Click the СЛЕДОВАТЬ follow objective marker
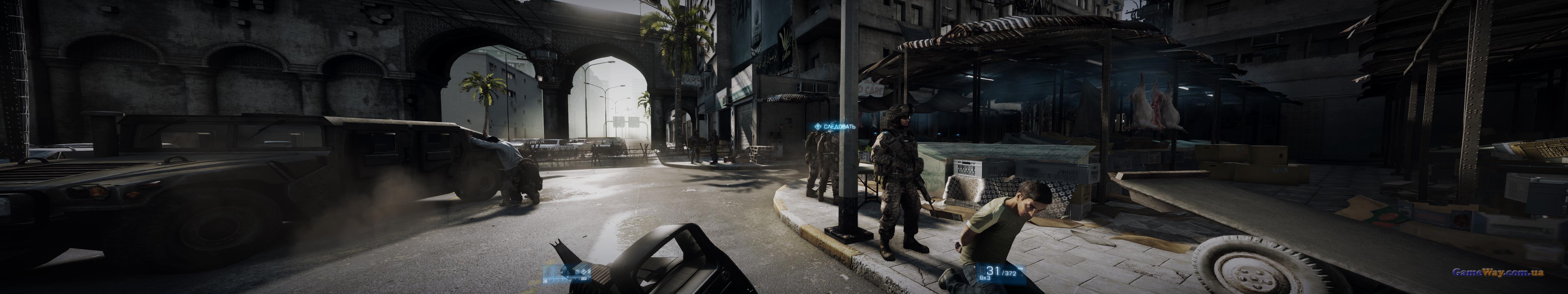Viewport: 1568px width, 294px height. [835, 127]
